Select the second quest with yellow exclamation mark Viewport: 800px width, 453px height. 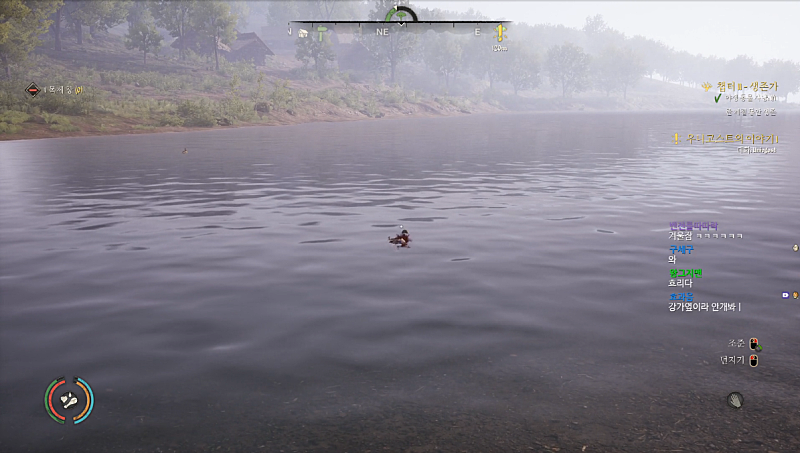727,137
